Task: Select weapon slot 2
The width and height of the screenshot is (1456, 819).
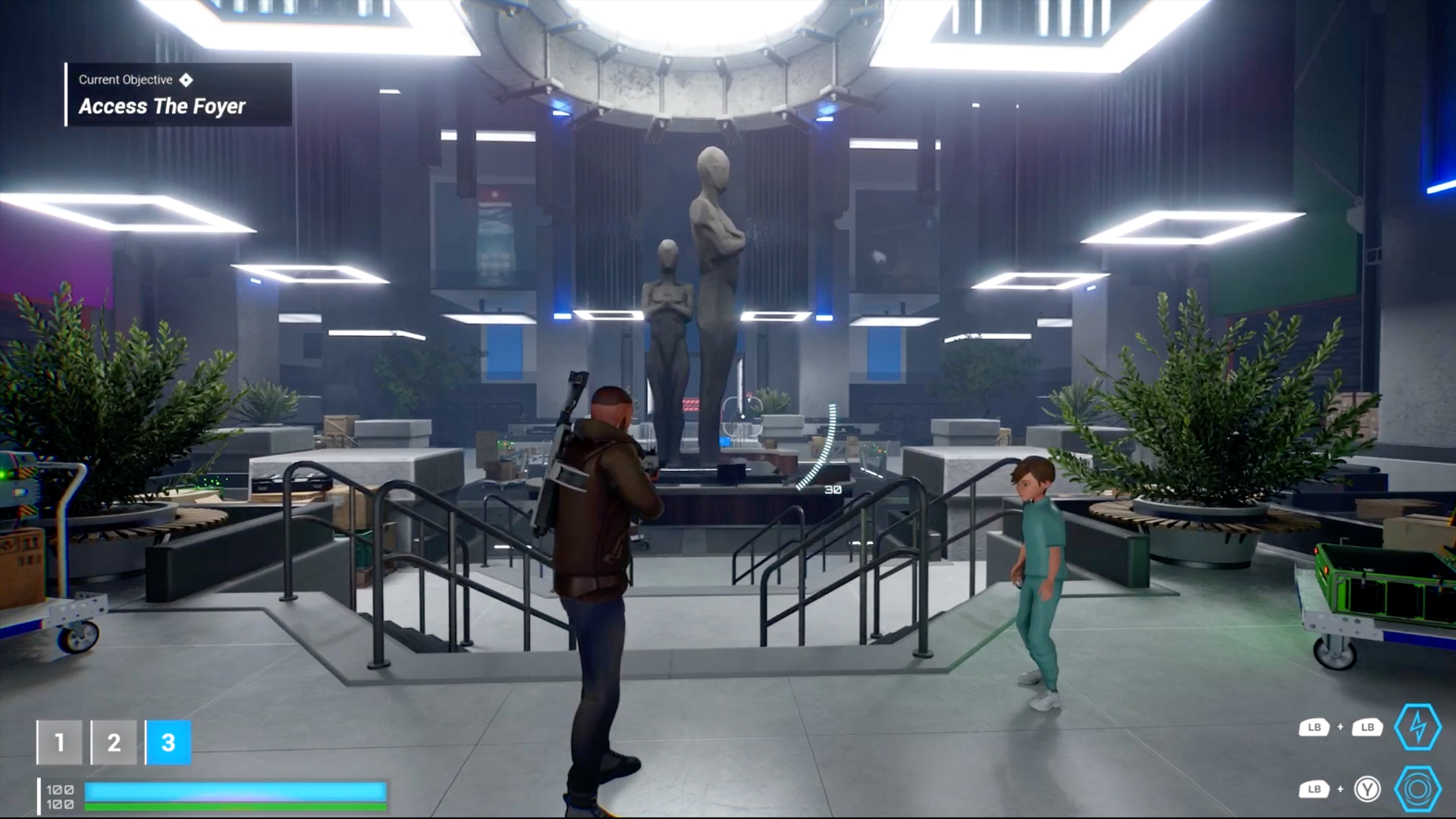Action: pyautogui.click(x=114, y=742)
